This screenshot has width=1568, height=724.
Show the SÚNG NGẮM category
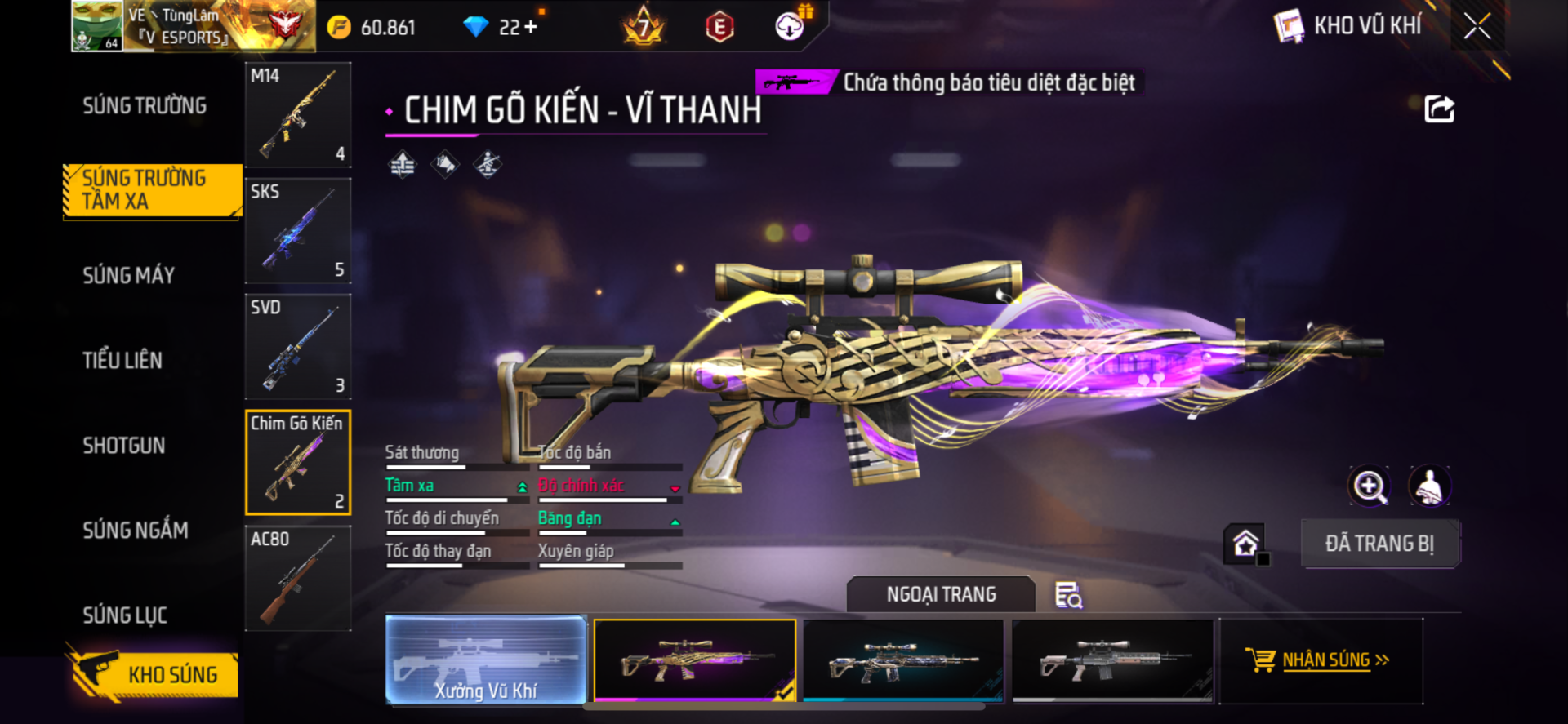coord(136,531)
